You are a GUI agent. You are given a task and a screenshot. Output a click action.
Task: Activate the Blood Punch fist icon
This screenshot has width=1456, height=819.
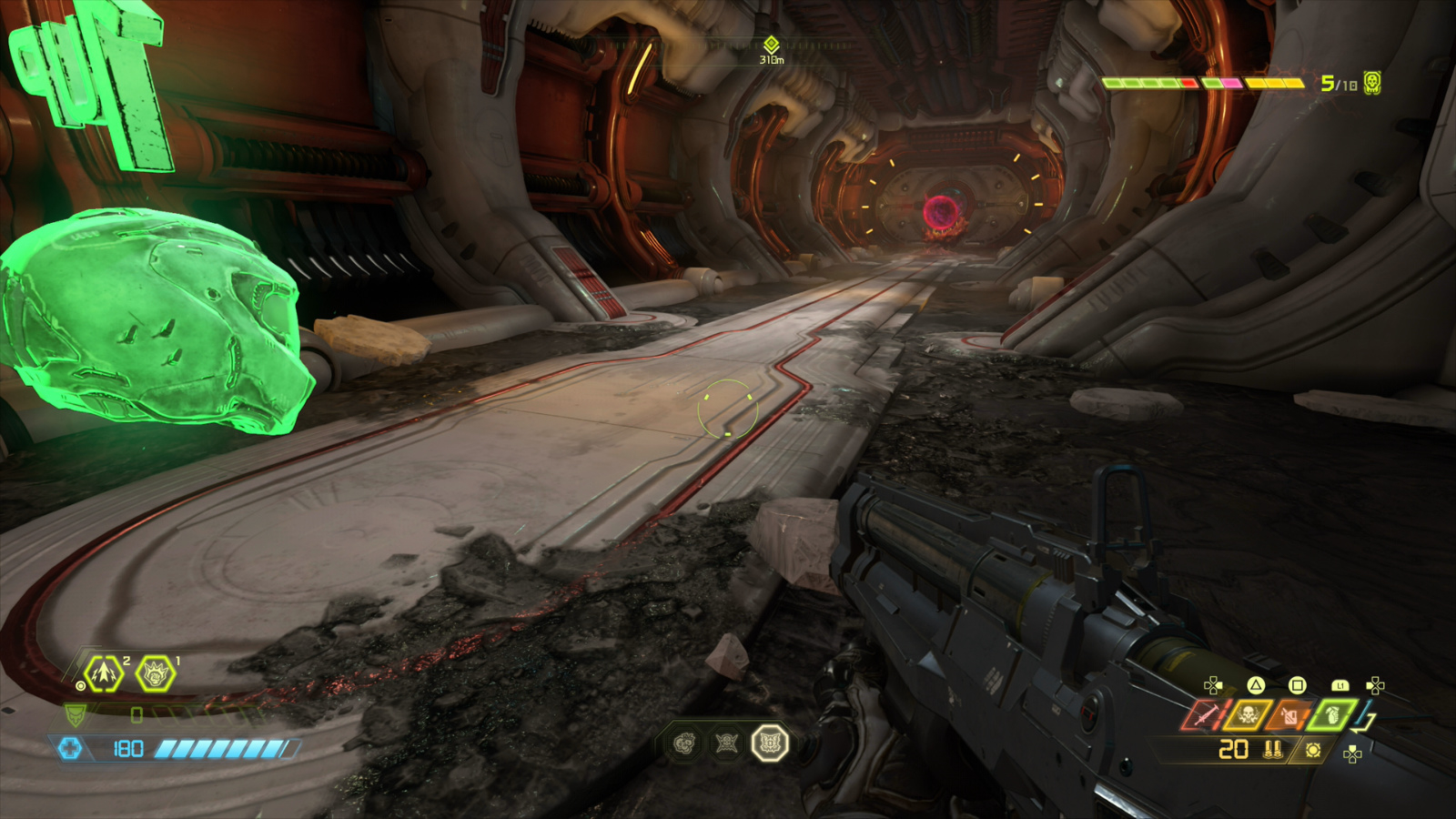156,674
